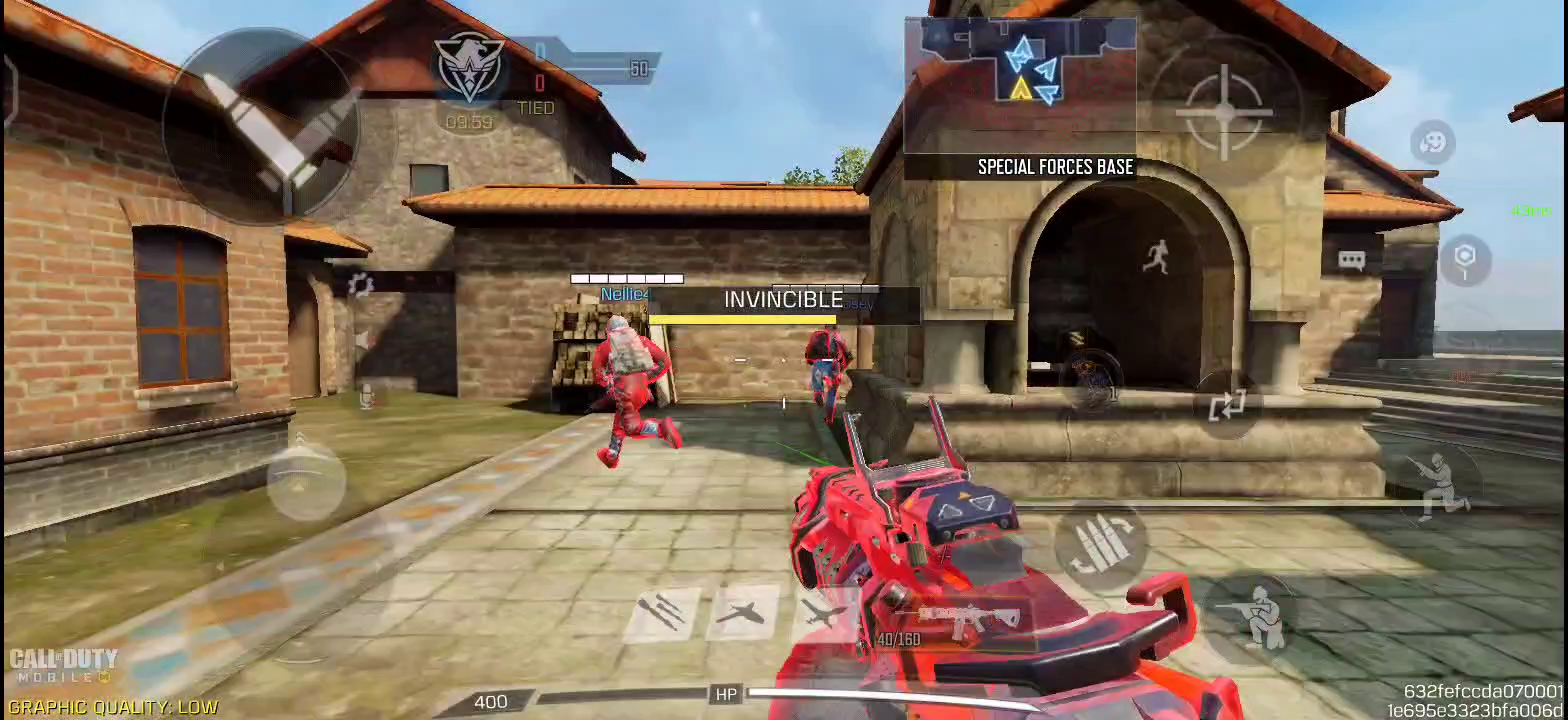
Task: Tap the weapon switch arrow icon
Action: coord(1228,404)
